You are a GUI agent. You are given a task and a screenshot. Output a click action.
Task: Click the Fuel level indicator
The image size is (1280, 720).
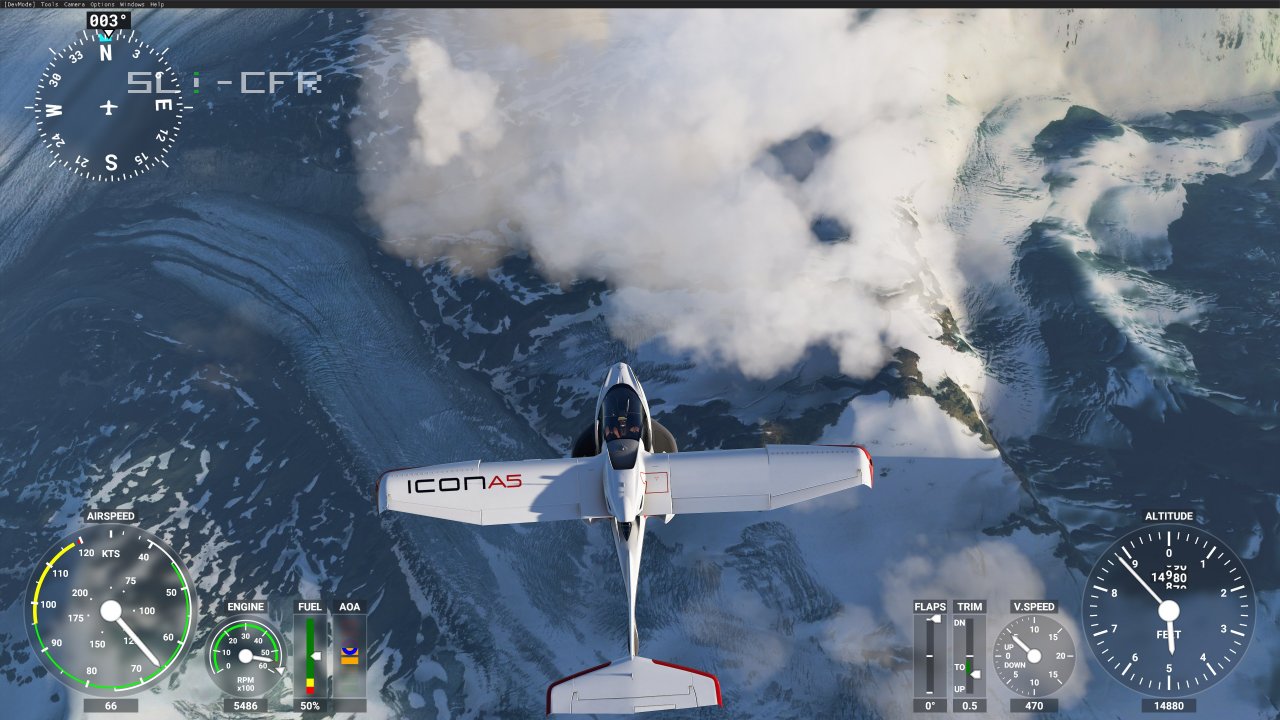[308, 655]
